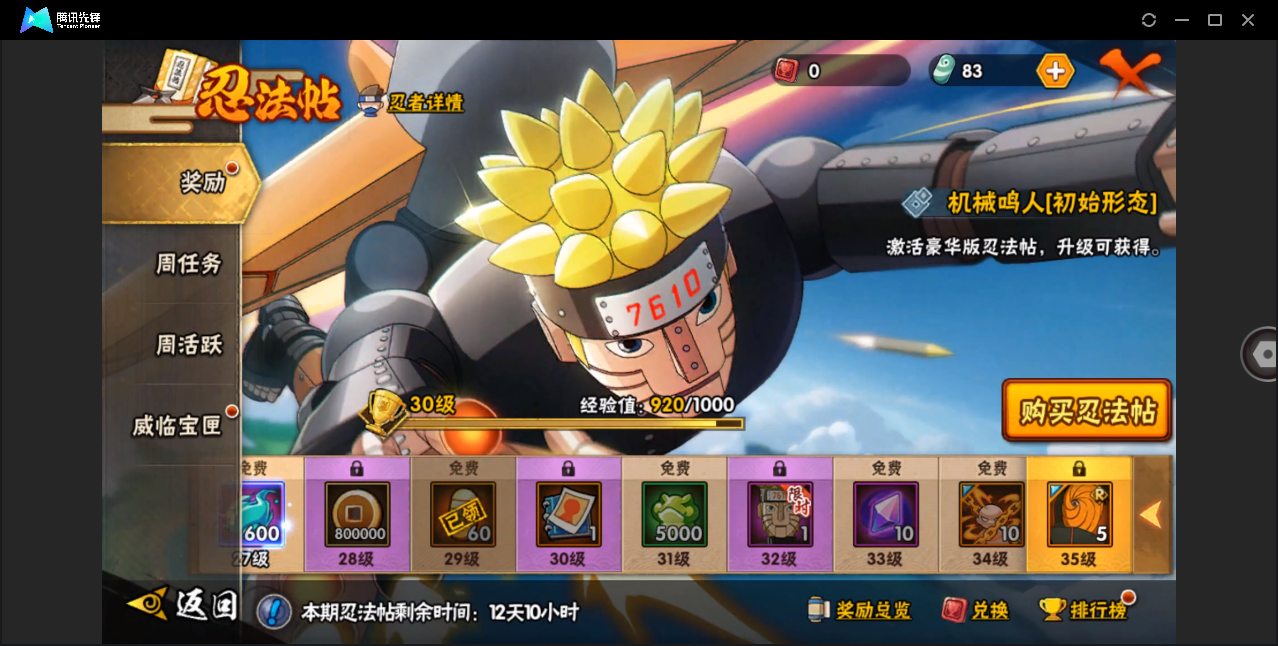1278x646 pixels.
Task: Open the 周任务 weekly tasks tab
Action: (187, 264)
